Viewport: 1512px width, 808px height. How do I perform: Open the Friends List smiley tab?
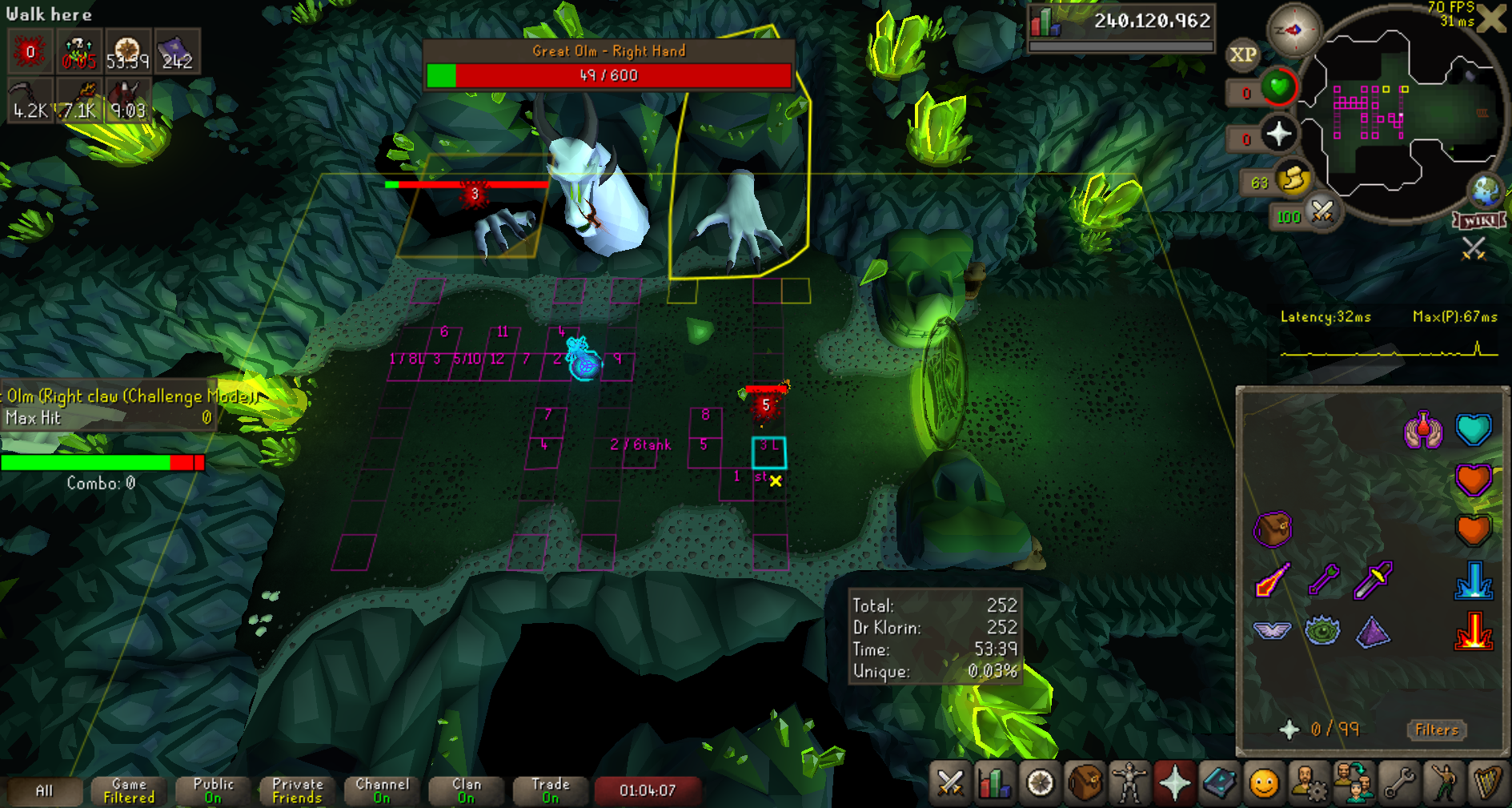(1264, 782)
